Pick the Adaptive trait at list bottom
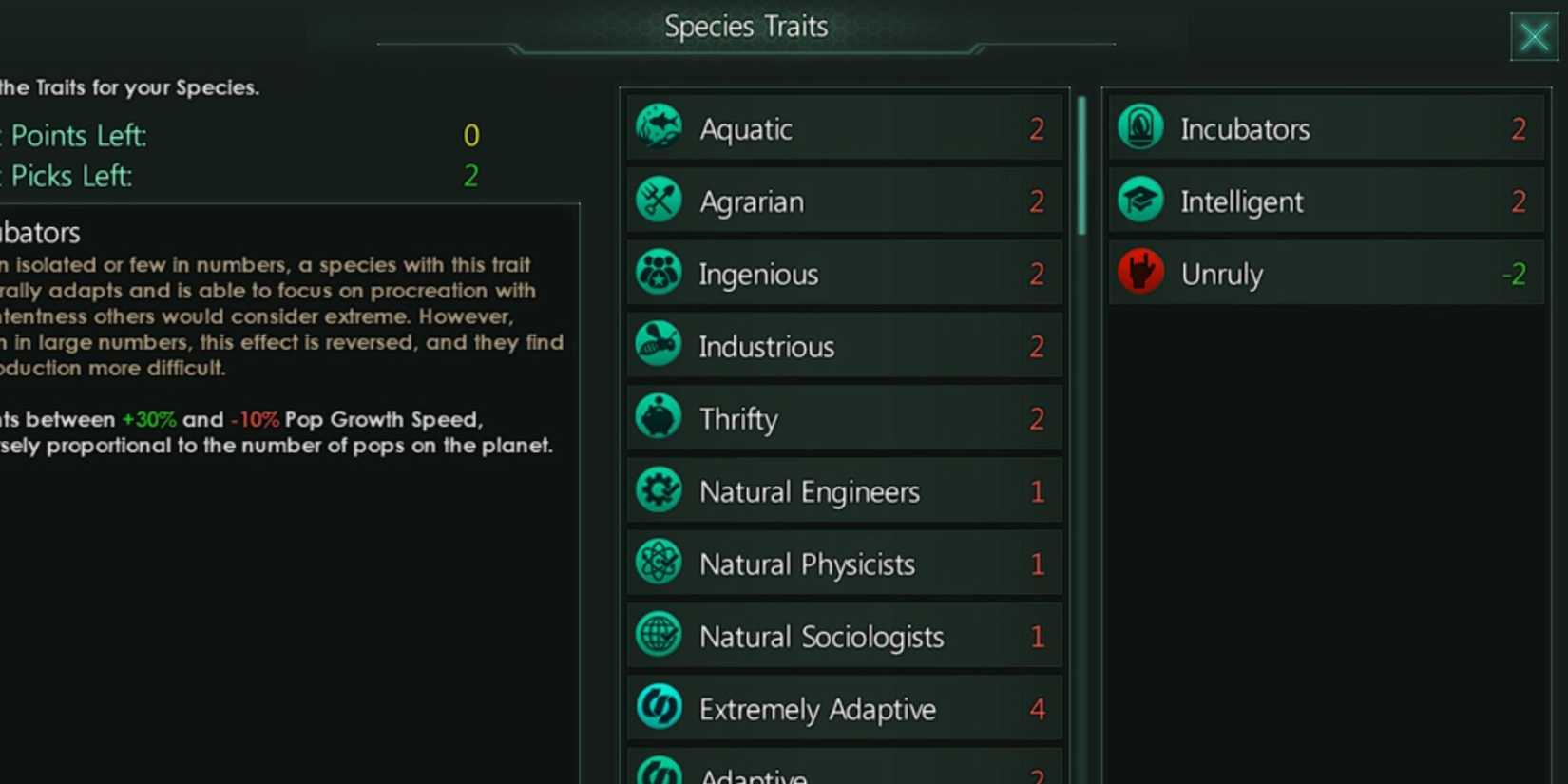 [x=844, y=770]
